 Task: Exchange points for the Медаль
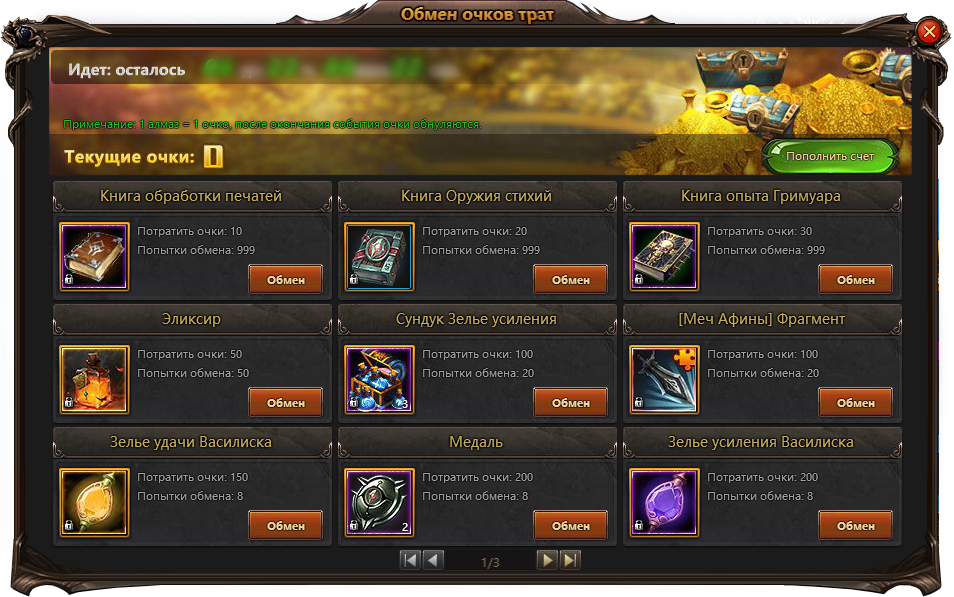(570, 525)
